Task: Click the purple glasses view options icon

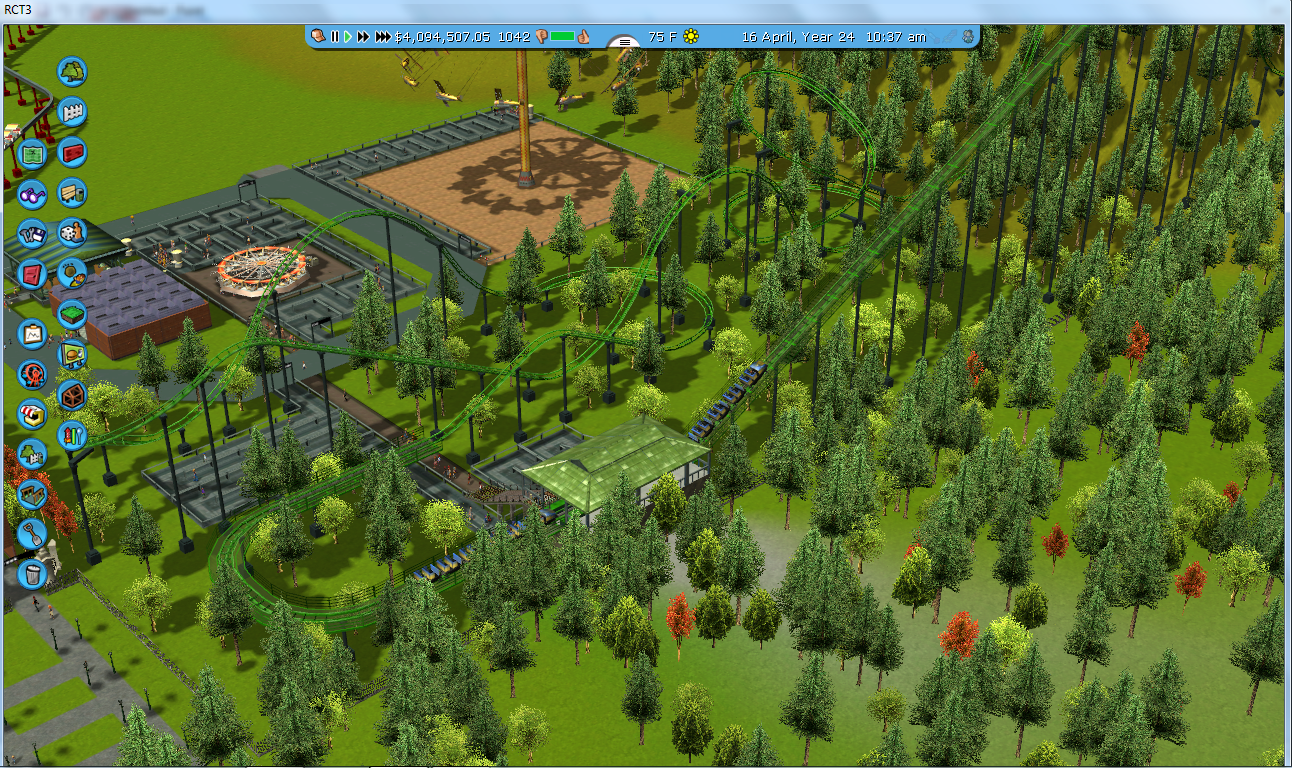Action: [x=32, y=194]
